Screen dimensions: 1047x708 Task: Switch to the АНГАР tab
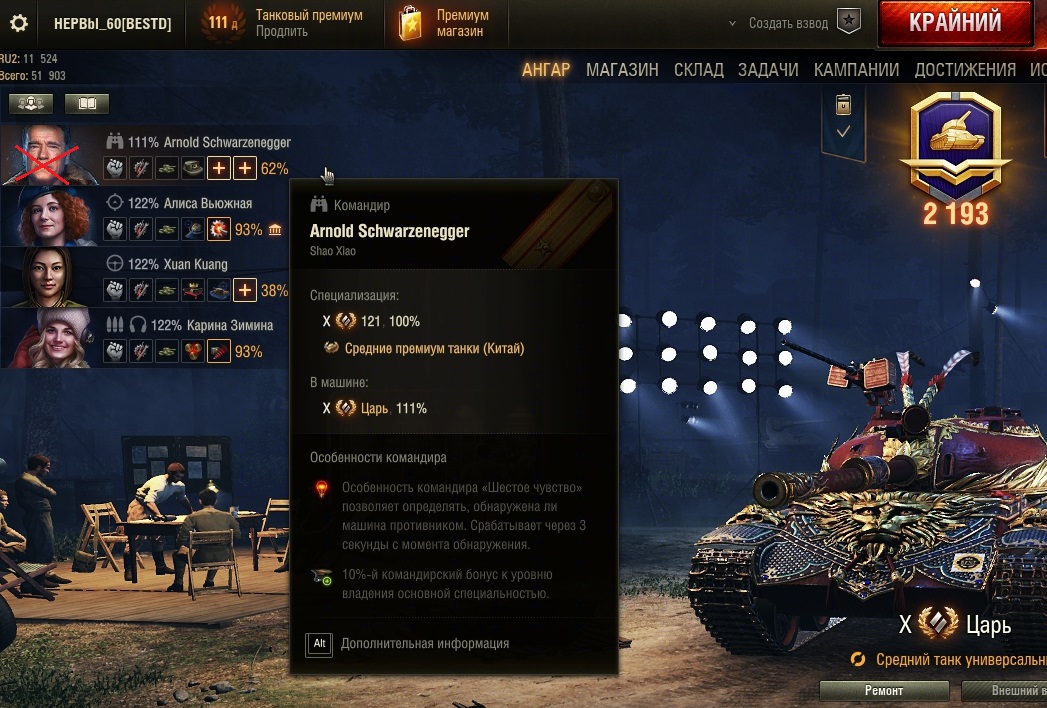(x=546, y=70)
